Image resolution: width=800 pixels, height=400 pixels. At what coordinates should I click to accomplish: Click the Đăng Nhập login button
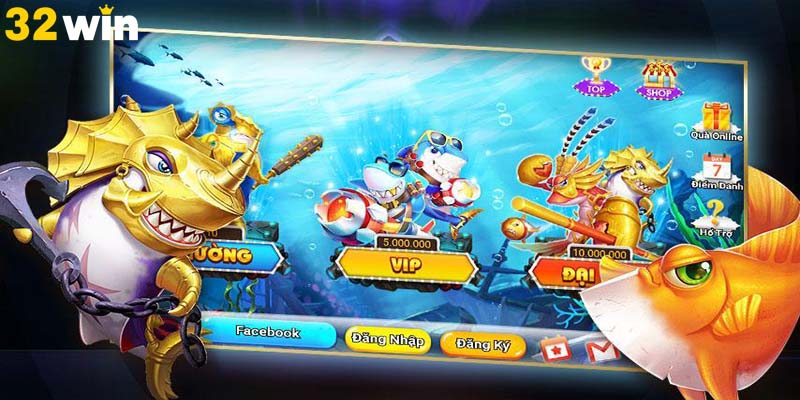coord(387,340)
